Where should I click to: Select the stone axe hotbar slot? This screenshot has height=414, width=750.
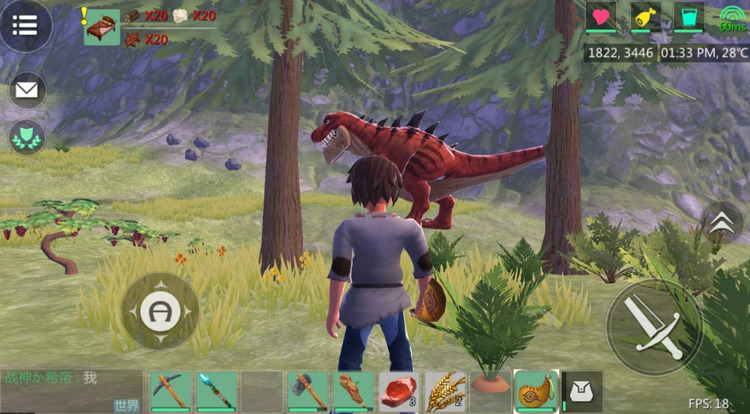point(308,391)
